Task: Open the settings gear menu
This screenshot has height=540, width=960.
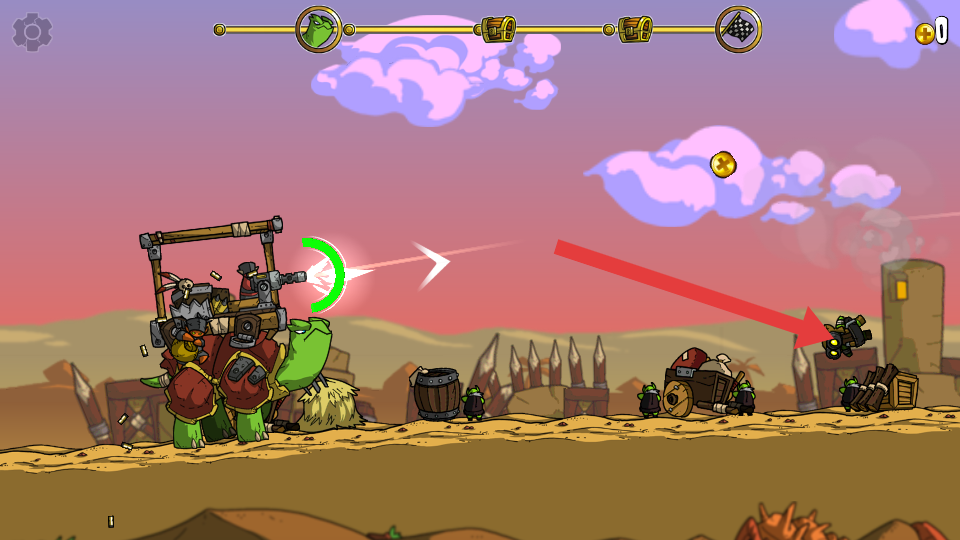Action: (x=32, y=32)
